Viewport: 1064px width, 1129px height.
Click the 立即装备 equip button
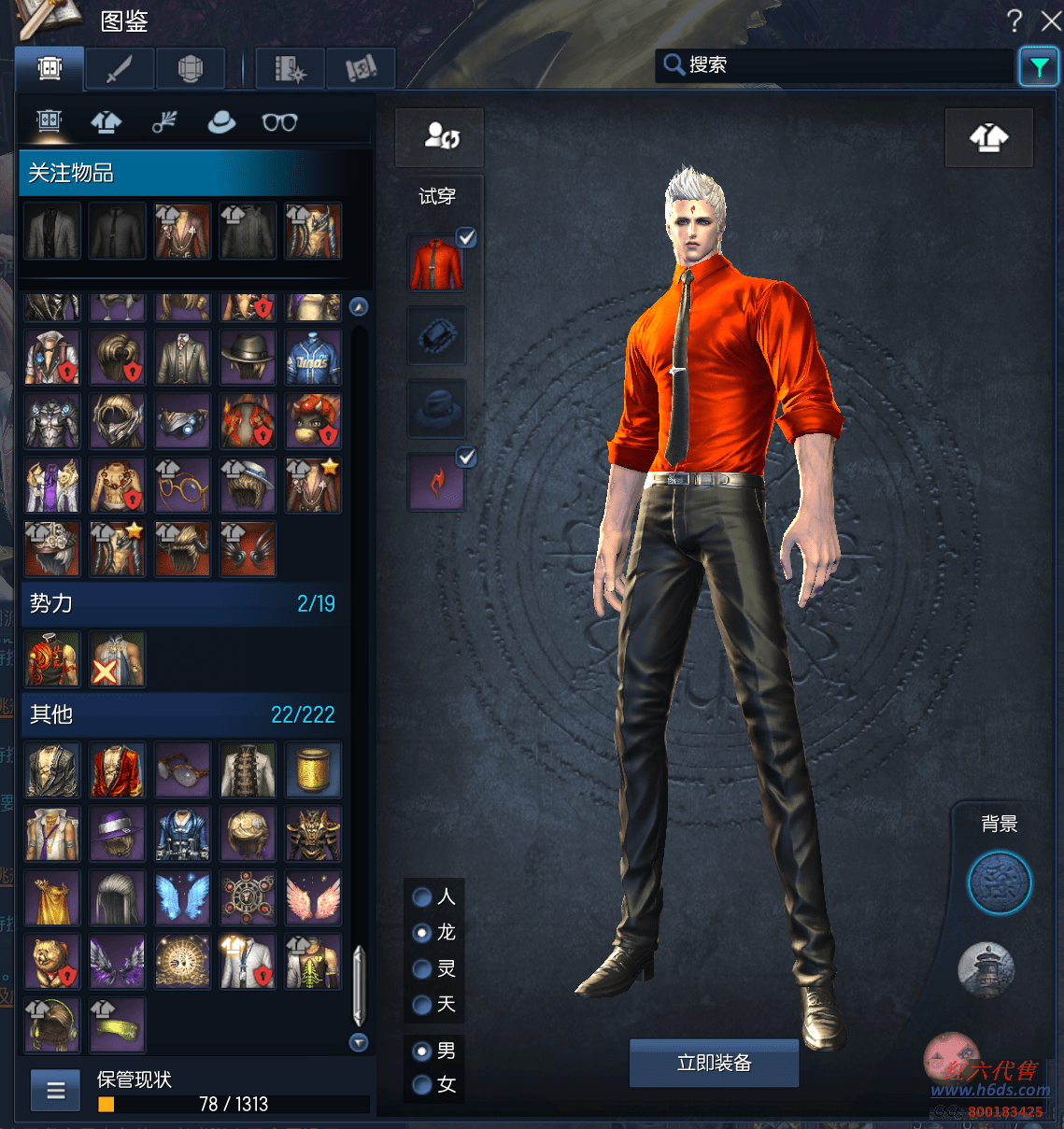pyautogui.click(x=714, y=1063)
